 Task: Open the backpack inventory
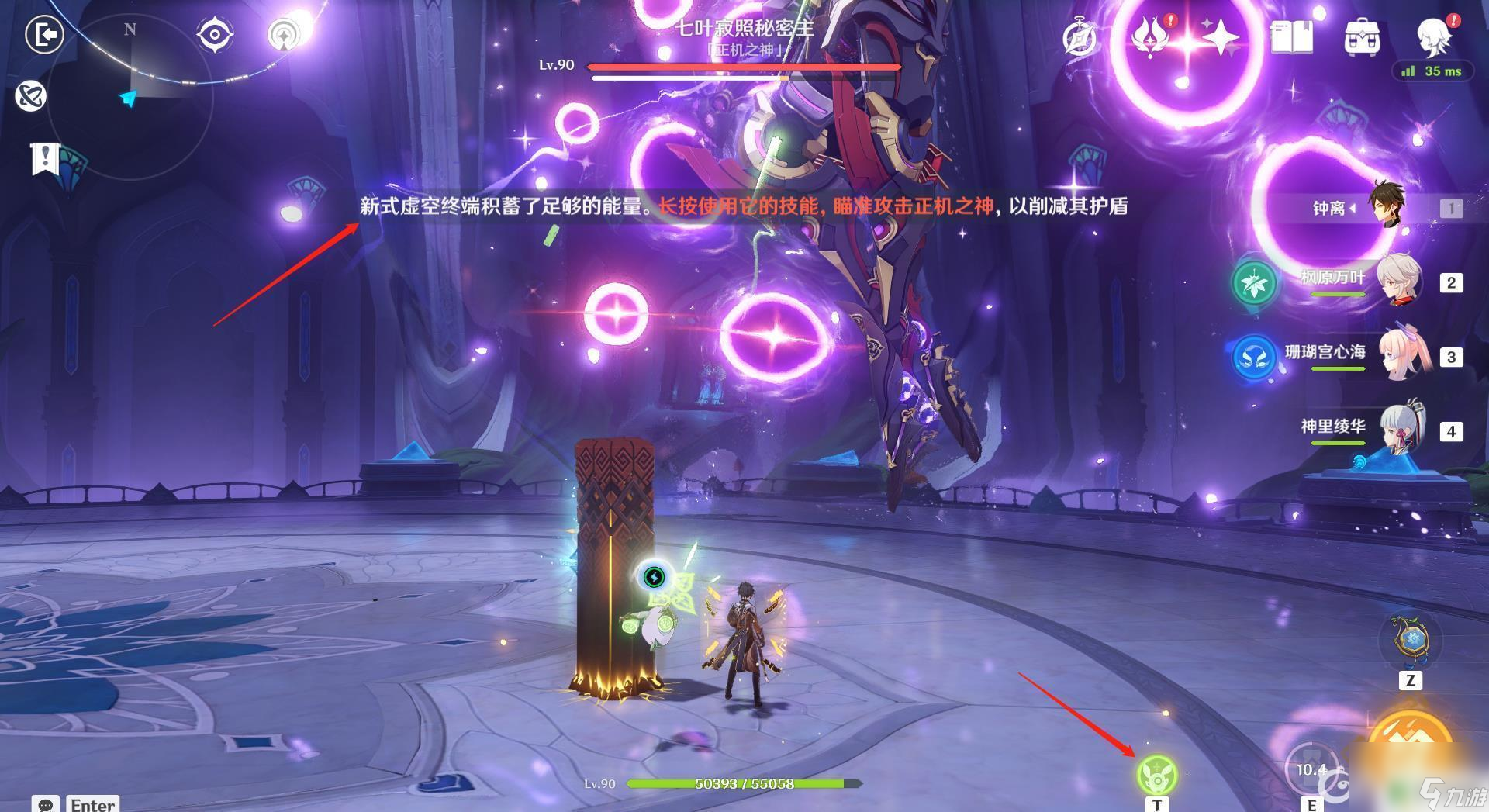pyautogui.click(x=1362, y=37)
